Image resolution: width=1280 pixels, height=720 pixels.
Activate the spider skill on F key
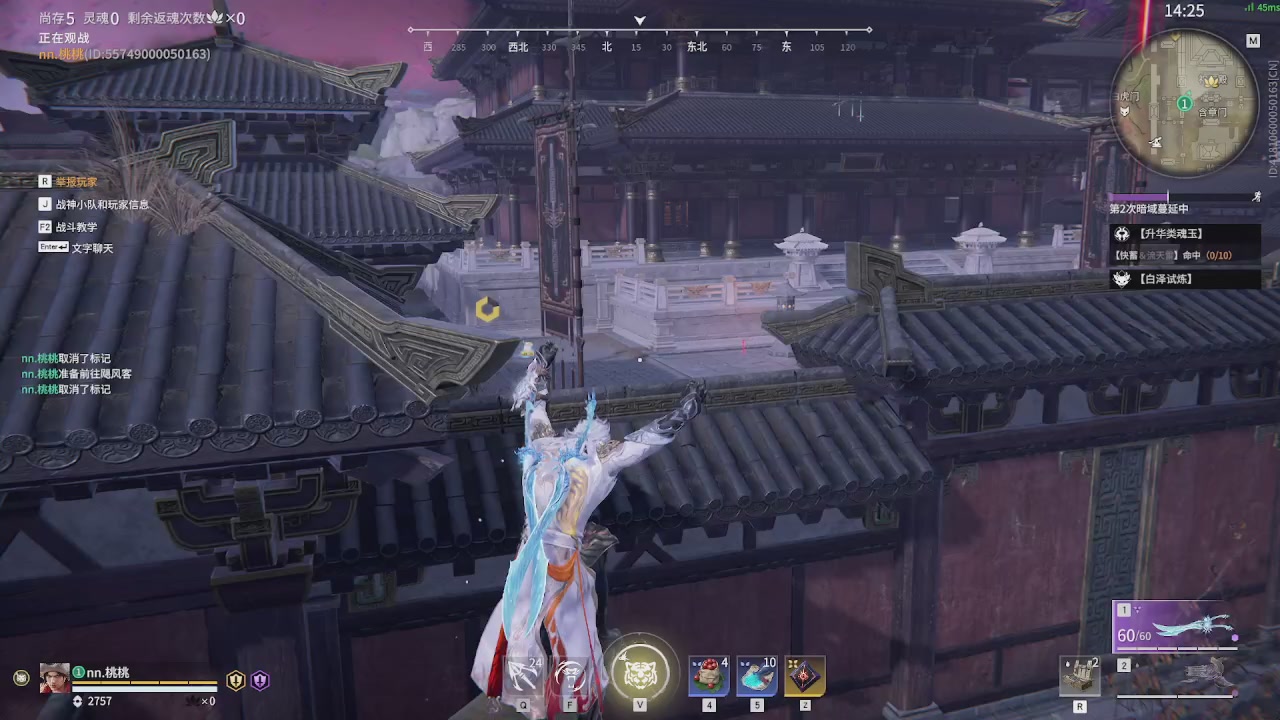coord(569,673)
